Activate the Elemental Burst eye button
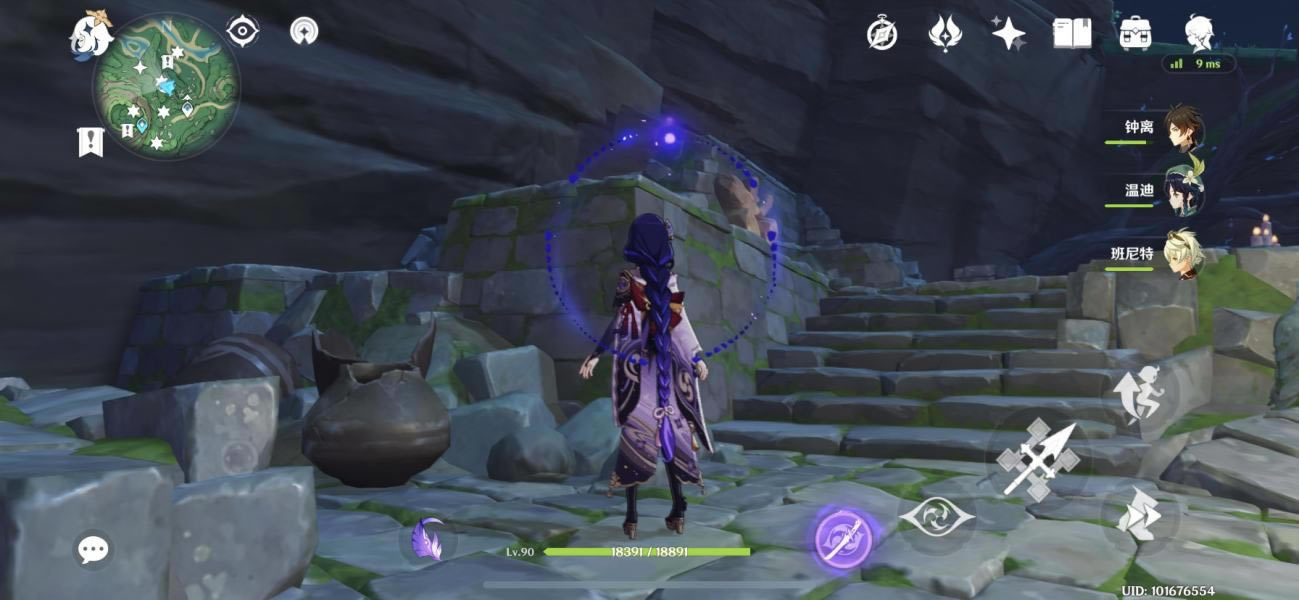The width and height of the screenshot is (1299, 600). [x=936, y=517]
